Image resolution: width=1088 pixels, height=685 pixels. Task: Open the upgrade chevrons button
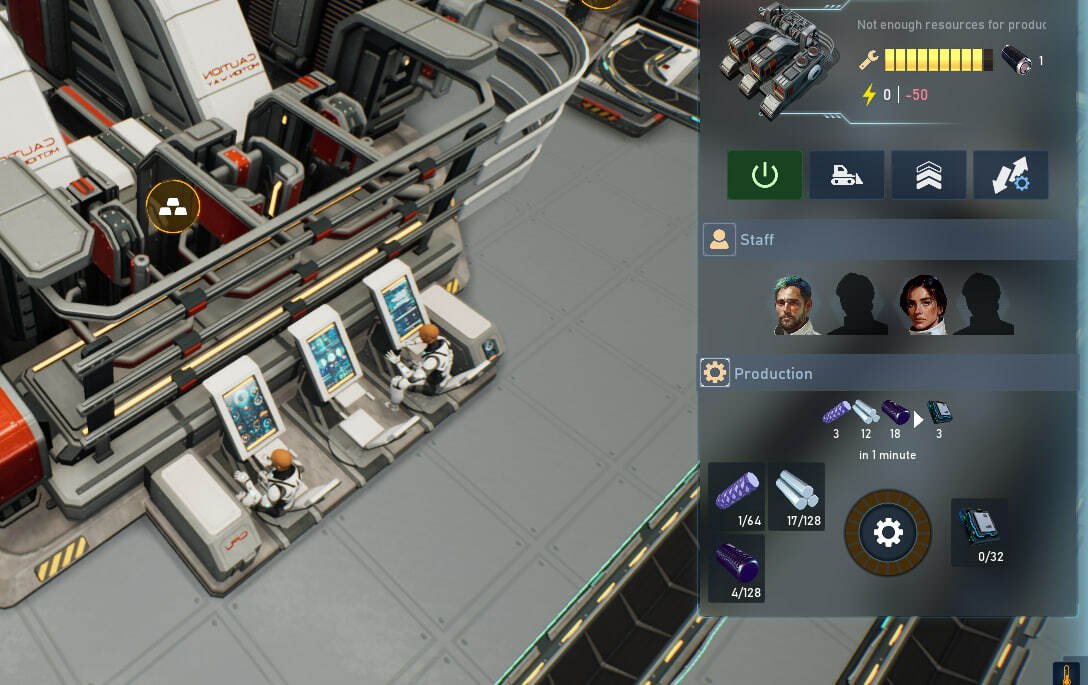(929, 175)
